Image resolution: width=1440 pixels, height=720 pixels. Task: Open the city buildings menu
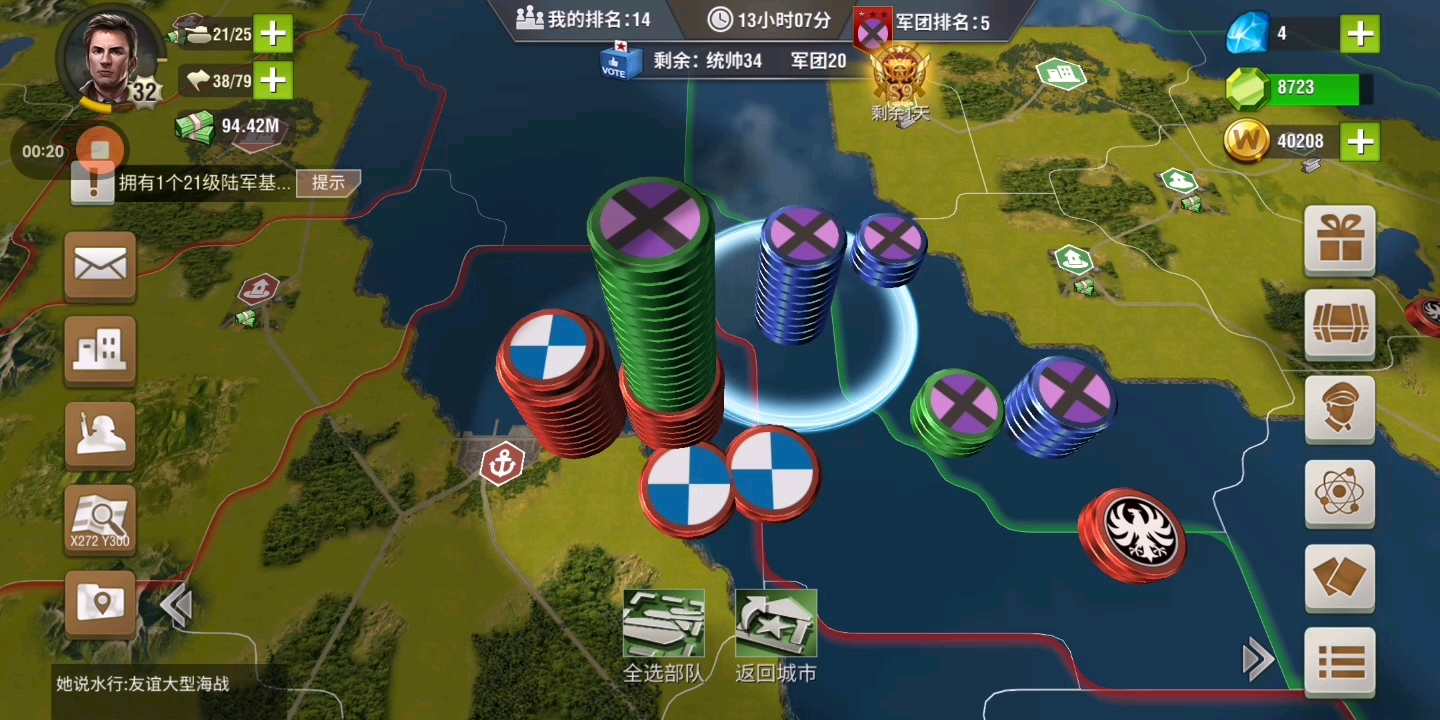click(100, 350)
